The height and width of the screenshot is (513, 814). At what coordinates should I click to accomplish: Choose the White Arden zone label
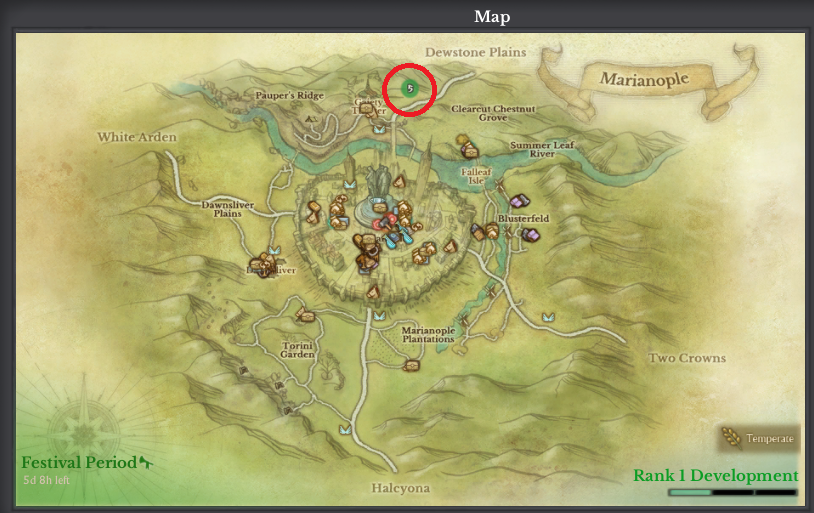(x=136, y=137)
